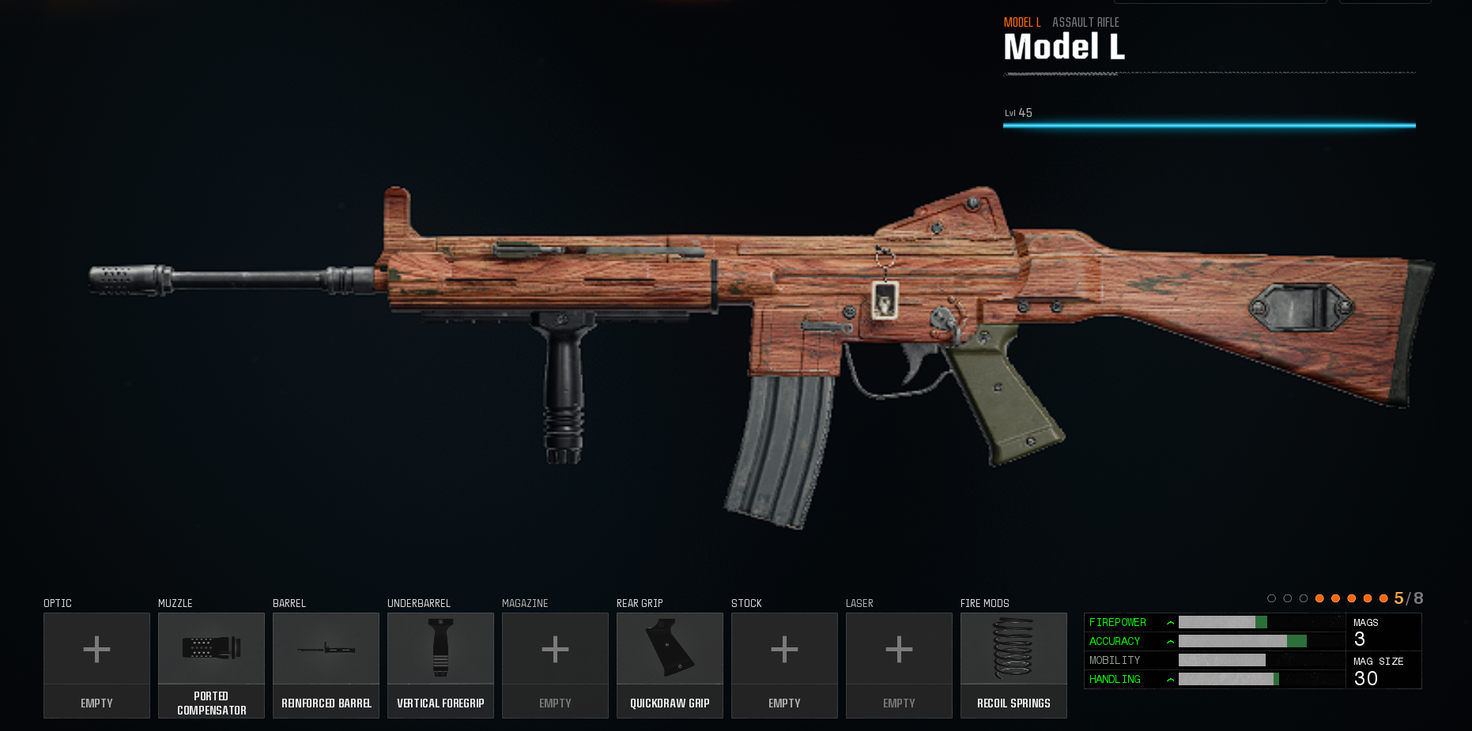Open the empty Optic attachment slot
1472x731 pixels.
point(96,650)
